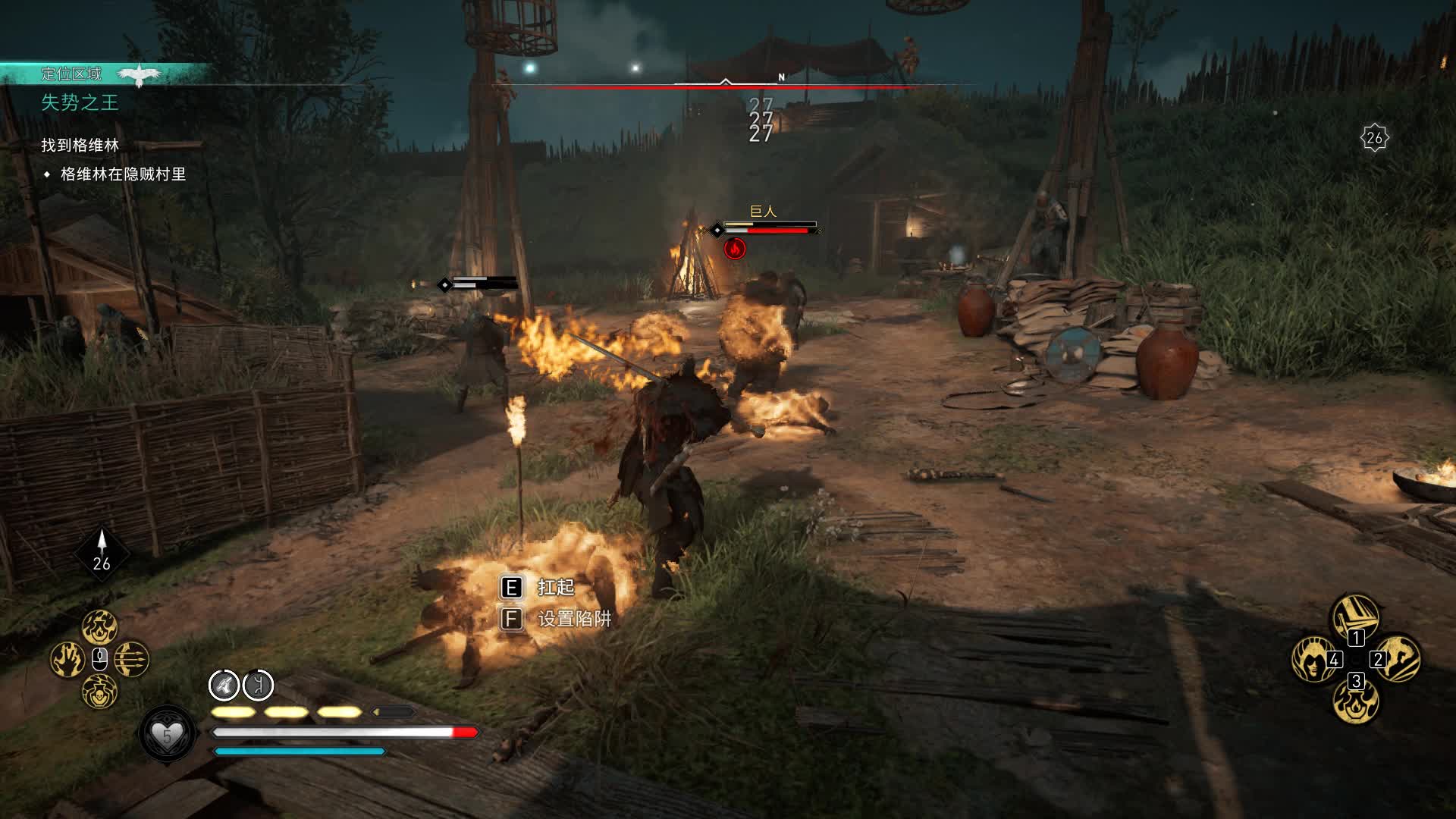Activate the triple-arrow bow ability
This screenshot has width=1456, height=819.
[132, 659]
